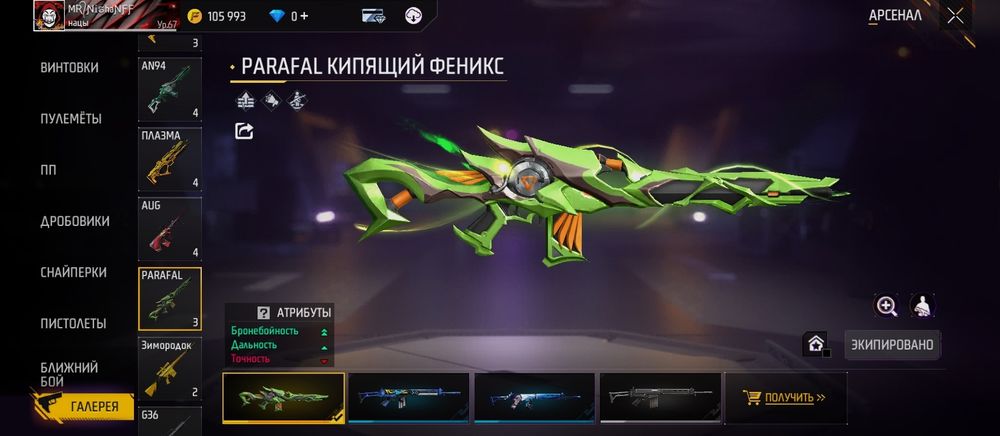Show the Снайперки weapon category

(74, 272)
